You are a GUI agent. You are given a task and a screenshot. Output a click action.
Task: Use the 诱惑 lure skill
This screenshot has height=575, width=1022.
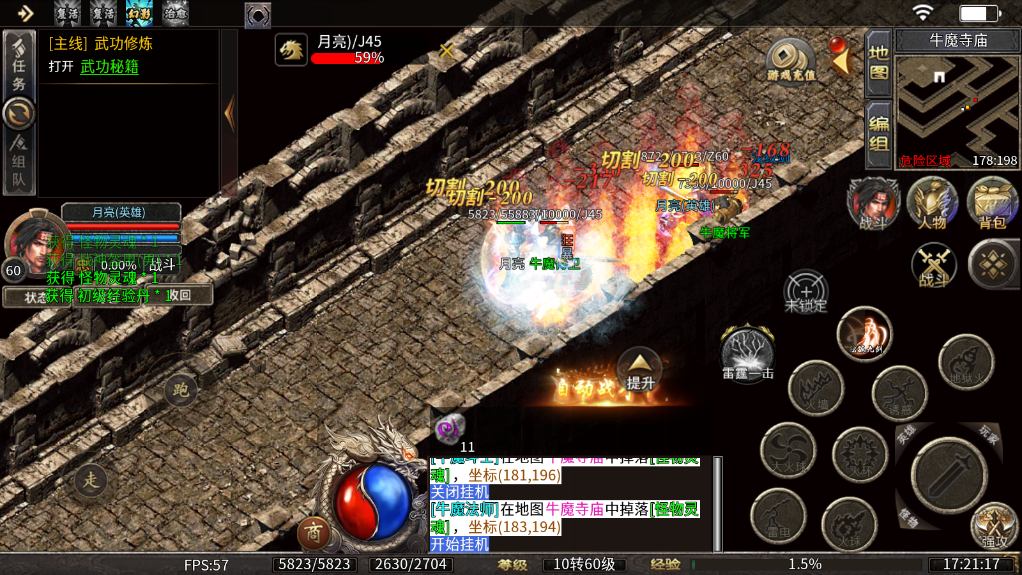(x=899, y=393)
